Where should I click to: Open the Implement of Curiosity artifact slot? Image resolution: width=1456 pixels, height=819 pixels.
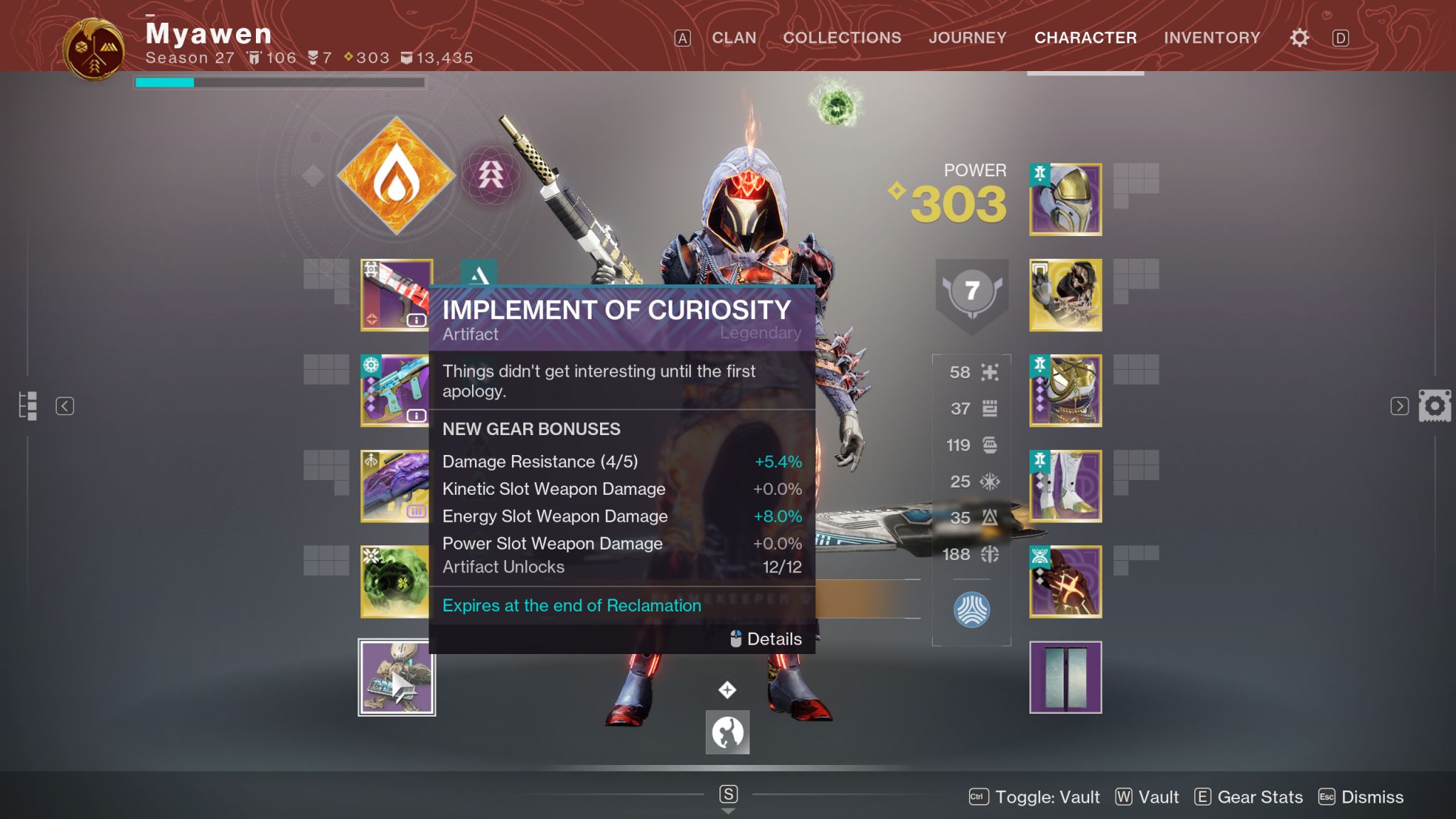coord(397,678)
